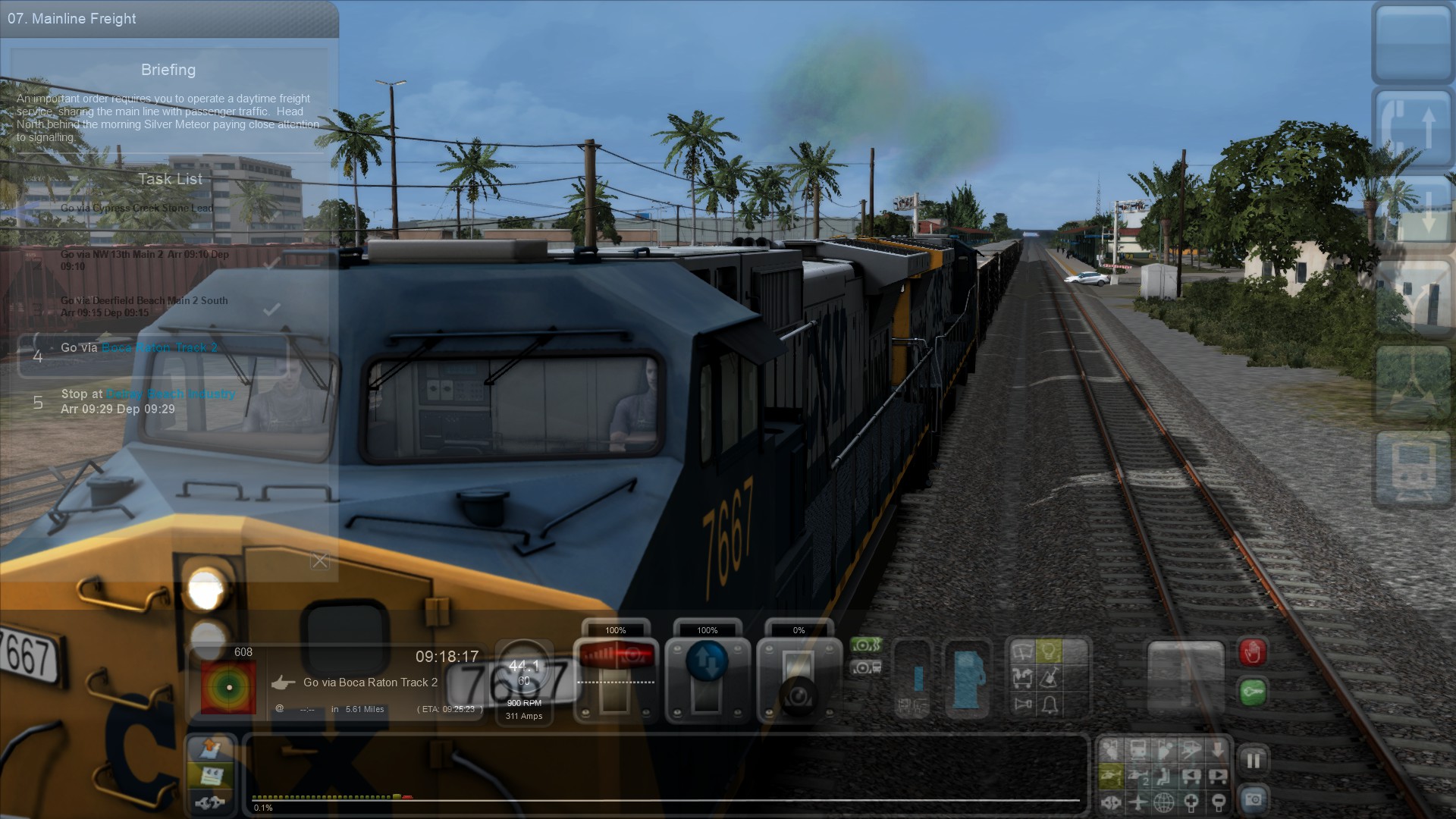The image size is (1456, 819).
Task: Open the globe map view
Action: [1164, 802]
